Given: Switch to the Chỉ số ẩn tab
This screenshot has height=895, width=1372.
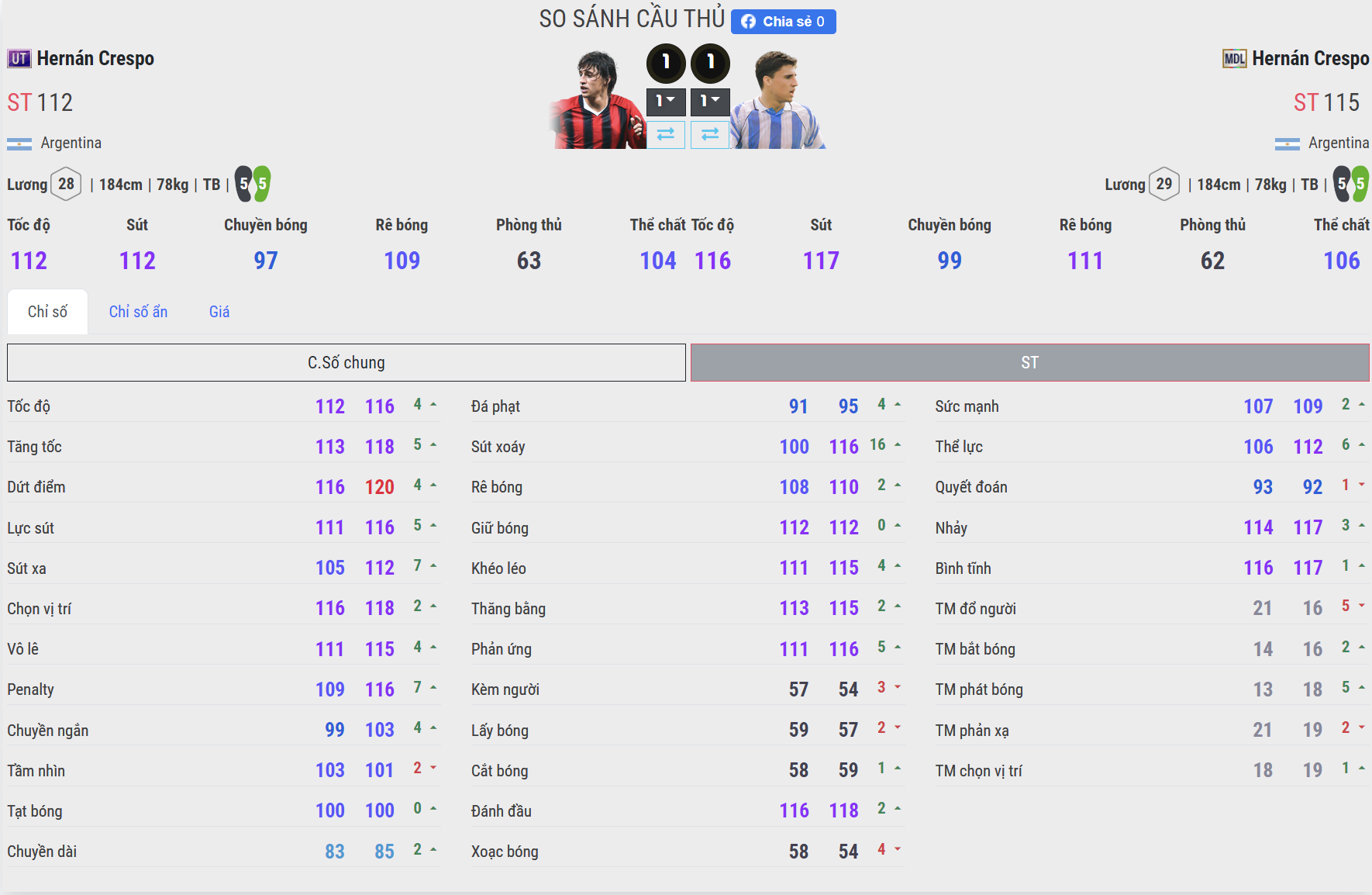Looking at the screenshot, I should [138, 312].
